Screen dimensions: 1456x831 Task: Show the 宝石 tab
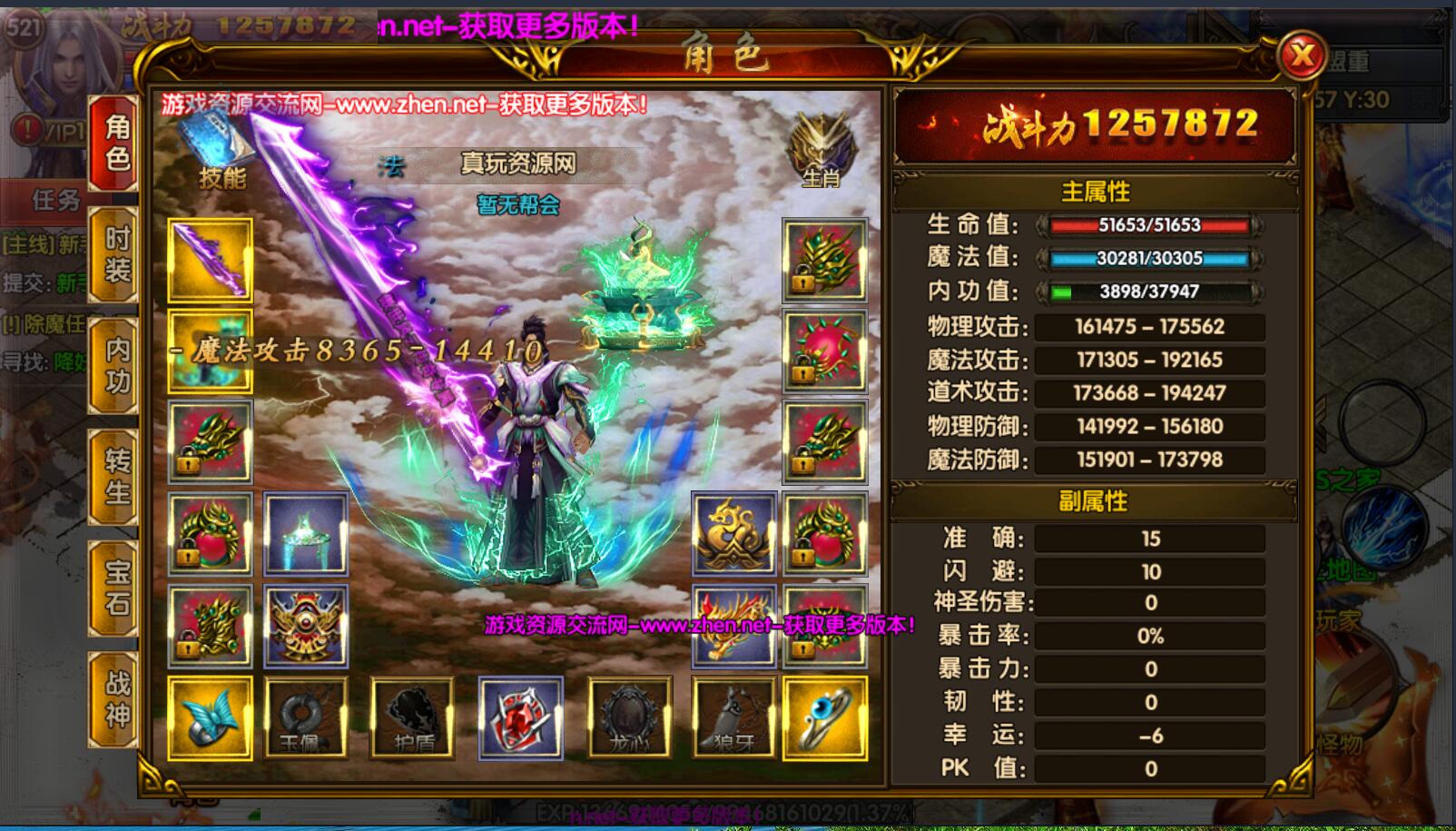tap(115, 588)
